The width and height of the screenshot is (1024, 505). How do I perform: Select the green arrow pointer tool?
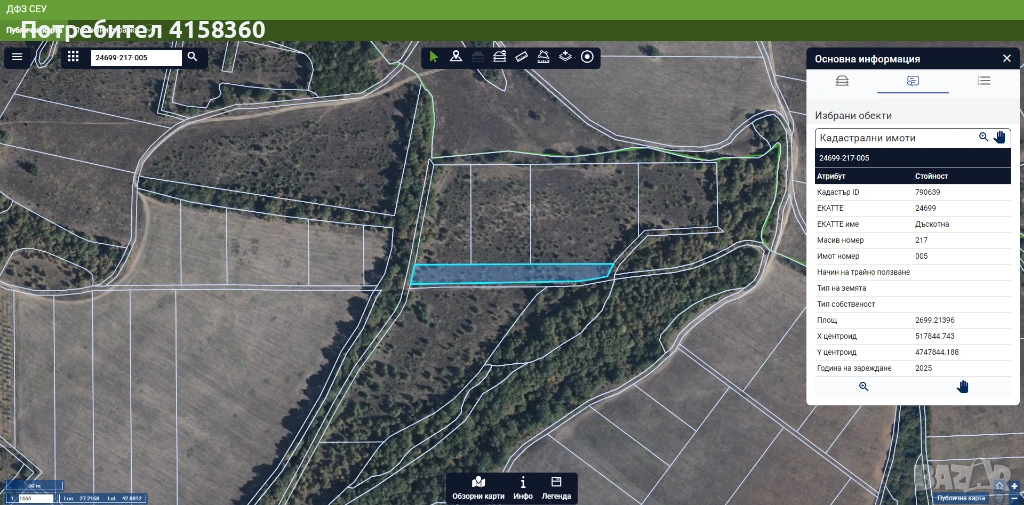coord(434,57)
